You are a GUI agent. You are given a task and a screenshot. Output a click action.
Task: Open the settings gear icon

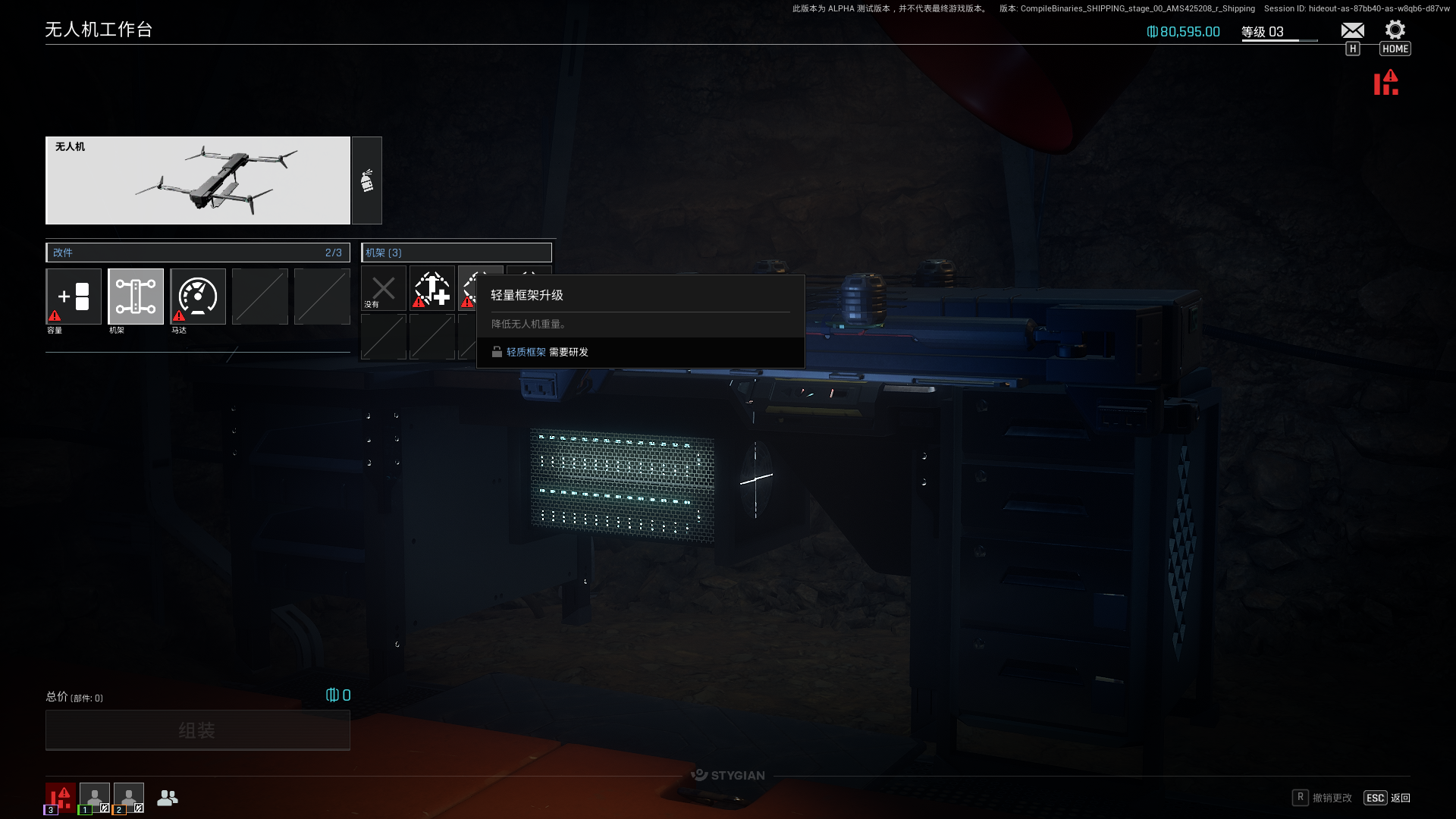coord(1395,30)
